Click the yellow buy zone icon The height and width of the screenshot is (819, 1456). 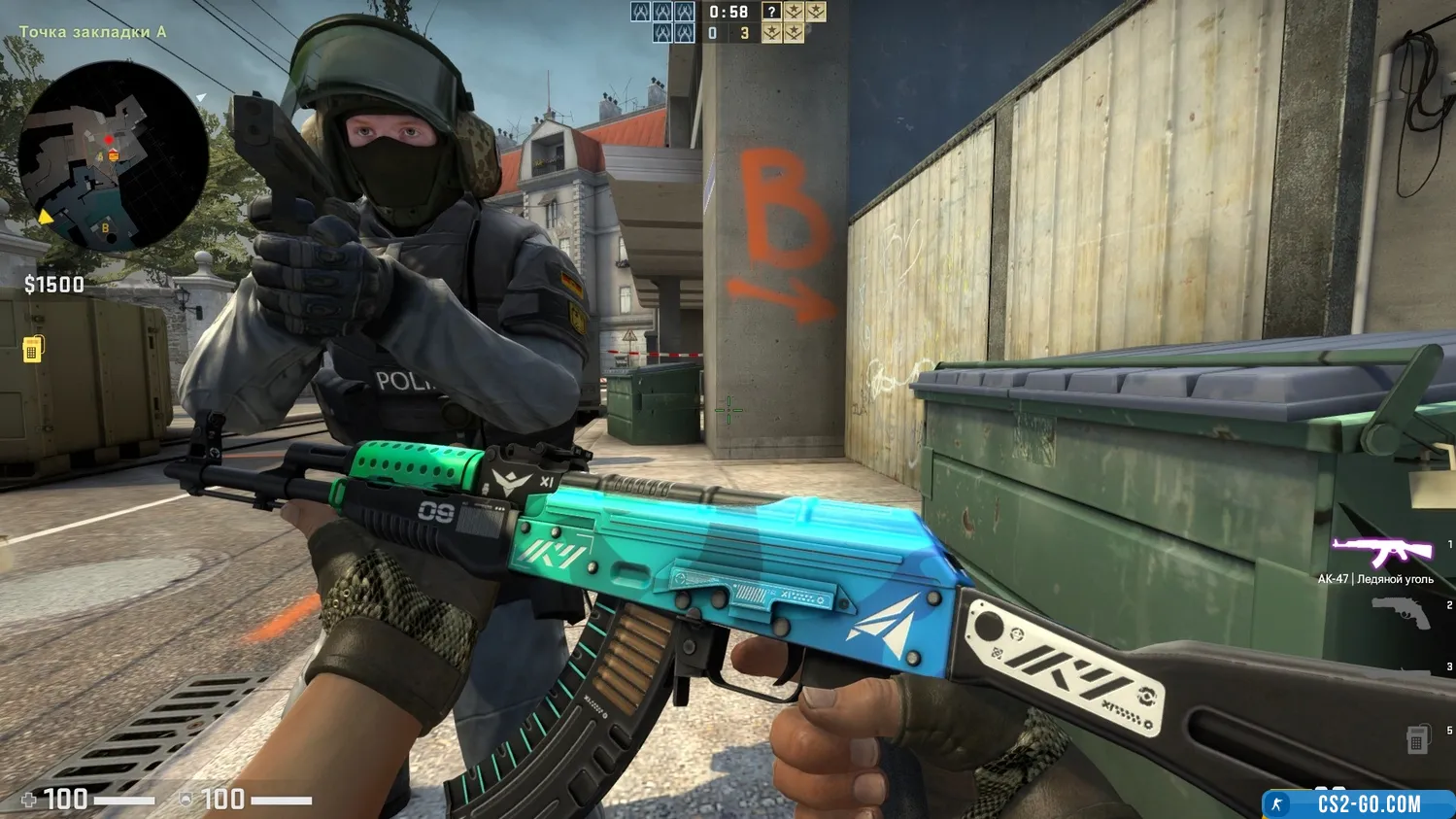click(x=32, y=349)
